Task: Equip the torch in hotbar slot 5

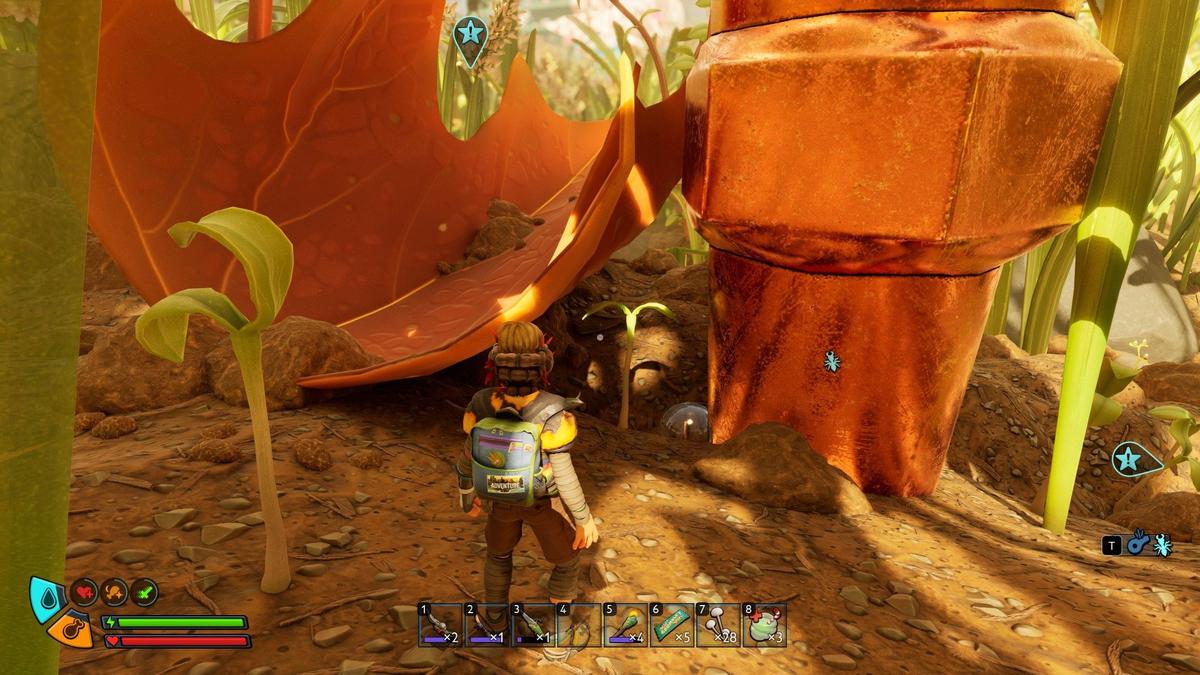Action: (x=626, y=625)
